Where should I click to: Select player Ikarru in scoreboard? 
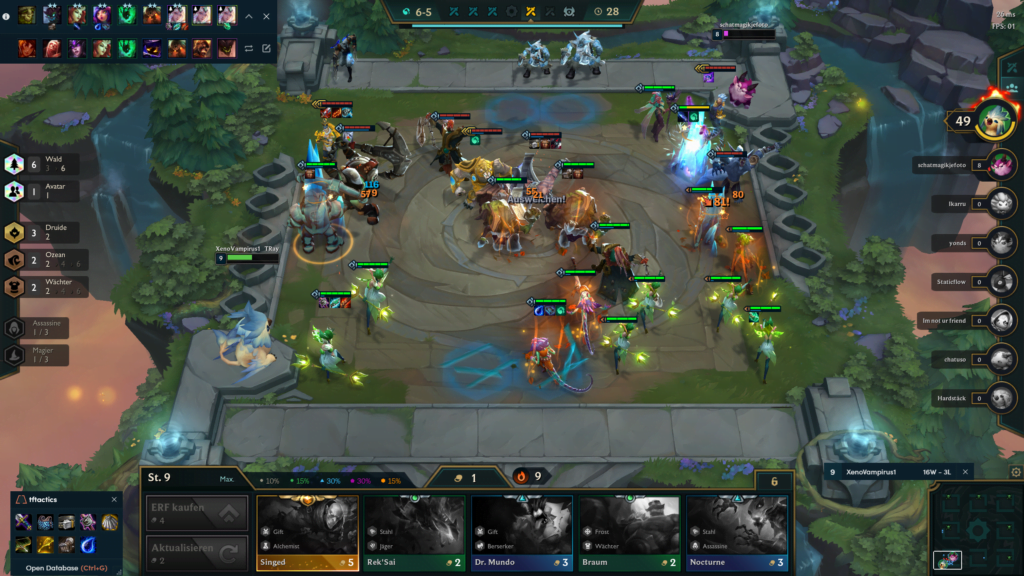click(x=1001, y=204)
